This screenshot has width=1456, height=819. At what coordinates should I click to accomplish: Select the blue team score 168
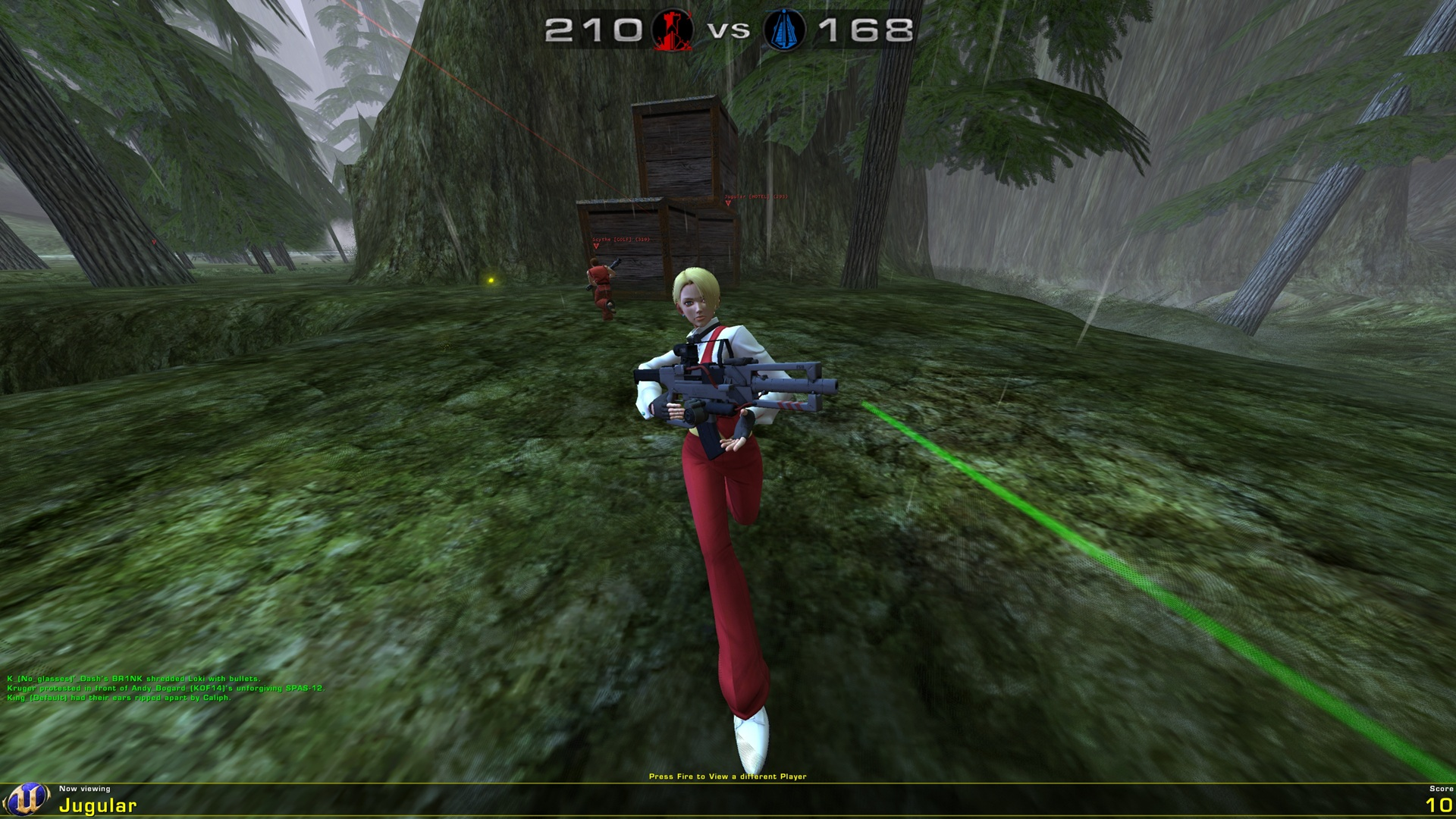864,30
